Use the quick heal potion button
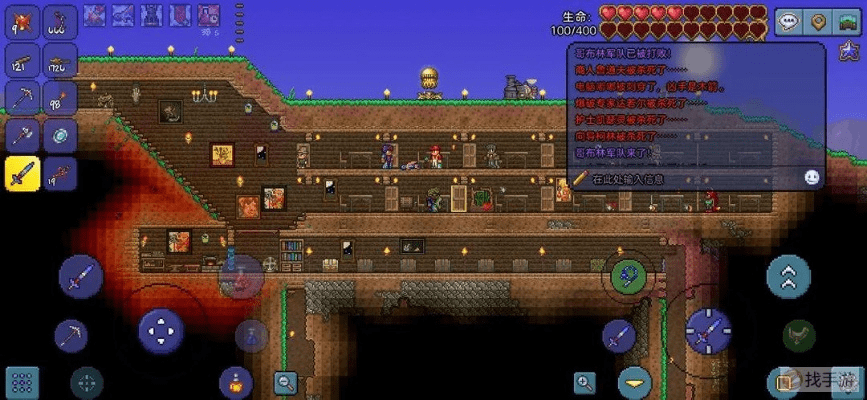The width and height of the screenshot is (867, 400). (x=236, y=381)
